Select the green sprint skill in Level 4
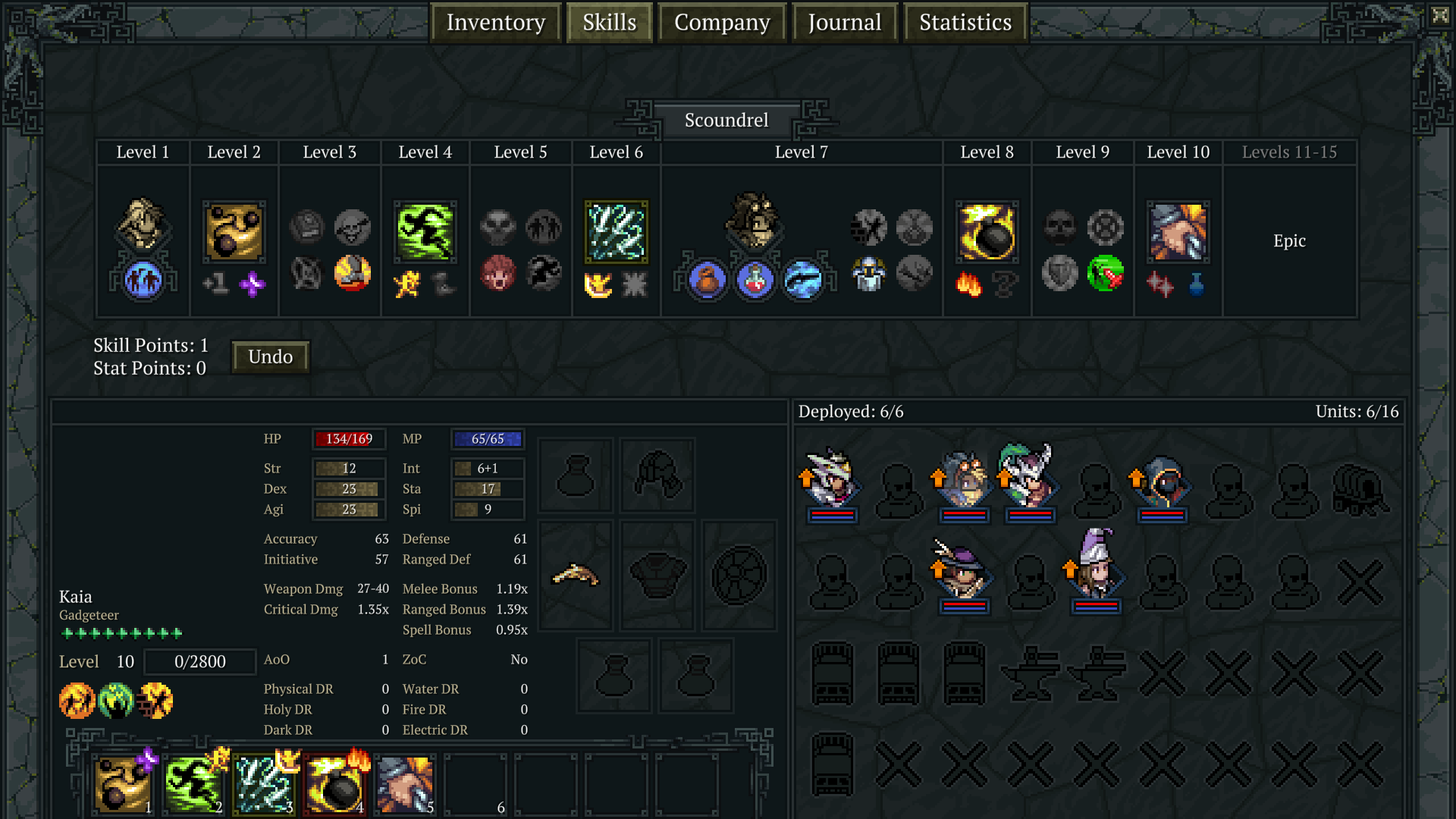Image resolution: width=1456 pixels, height=819 pixels. point(425,231)
